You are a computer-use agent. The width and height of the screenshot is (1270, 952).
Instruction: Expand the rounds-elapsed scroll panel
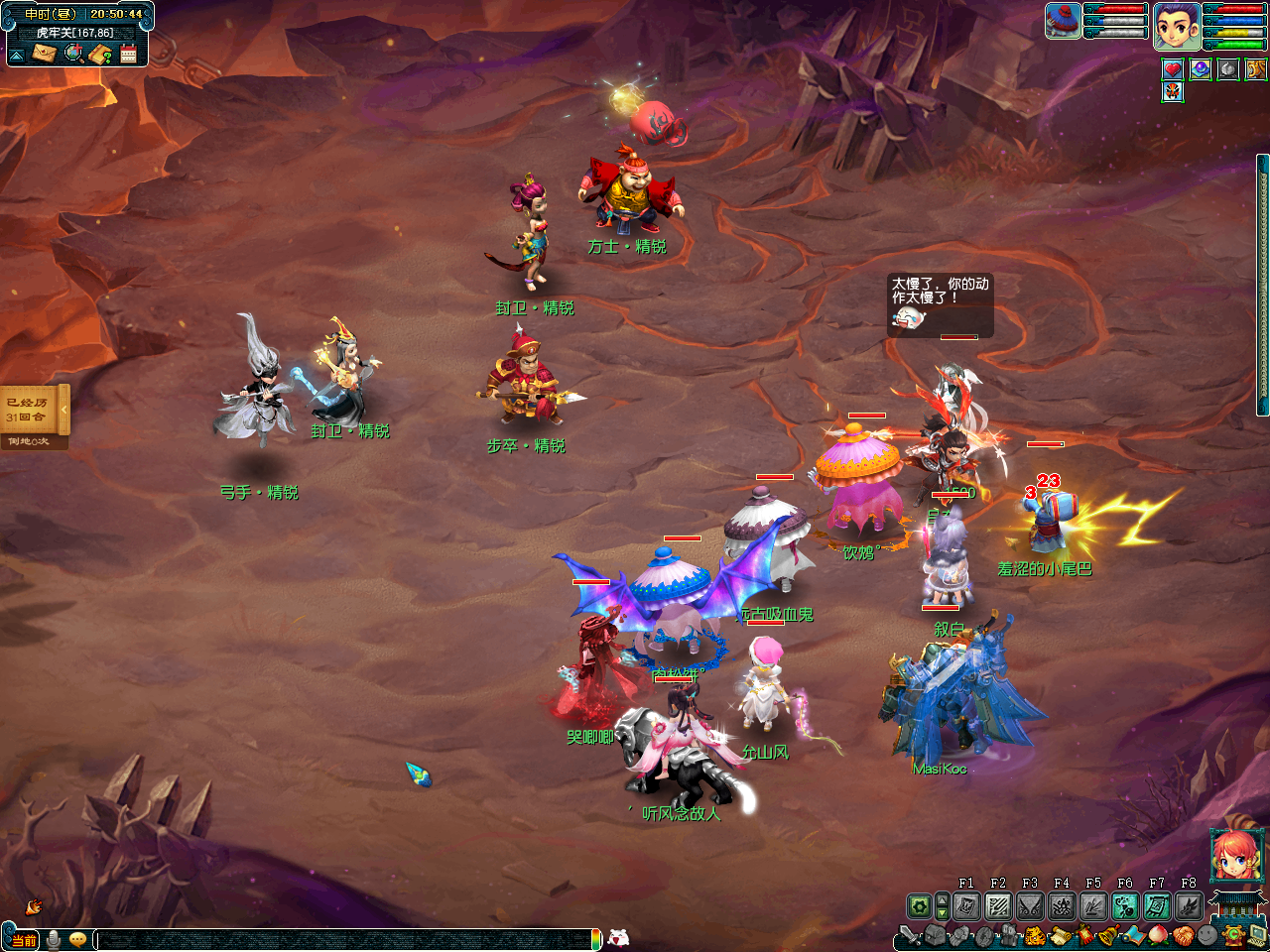pos(64,410)
